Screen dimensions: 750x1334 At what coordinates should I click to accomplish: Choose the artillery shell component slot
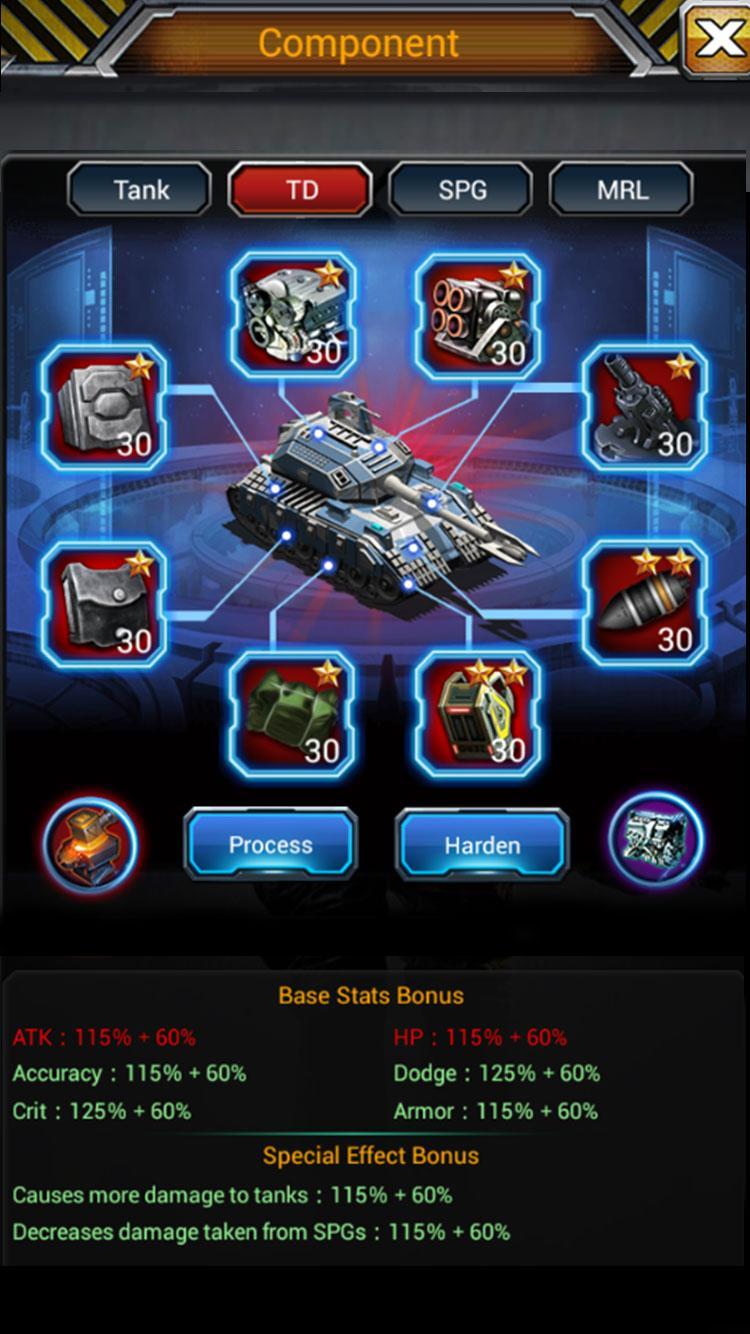(644, 604)
